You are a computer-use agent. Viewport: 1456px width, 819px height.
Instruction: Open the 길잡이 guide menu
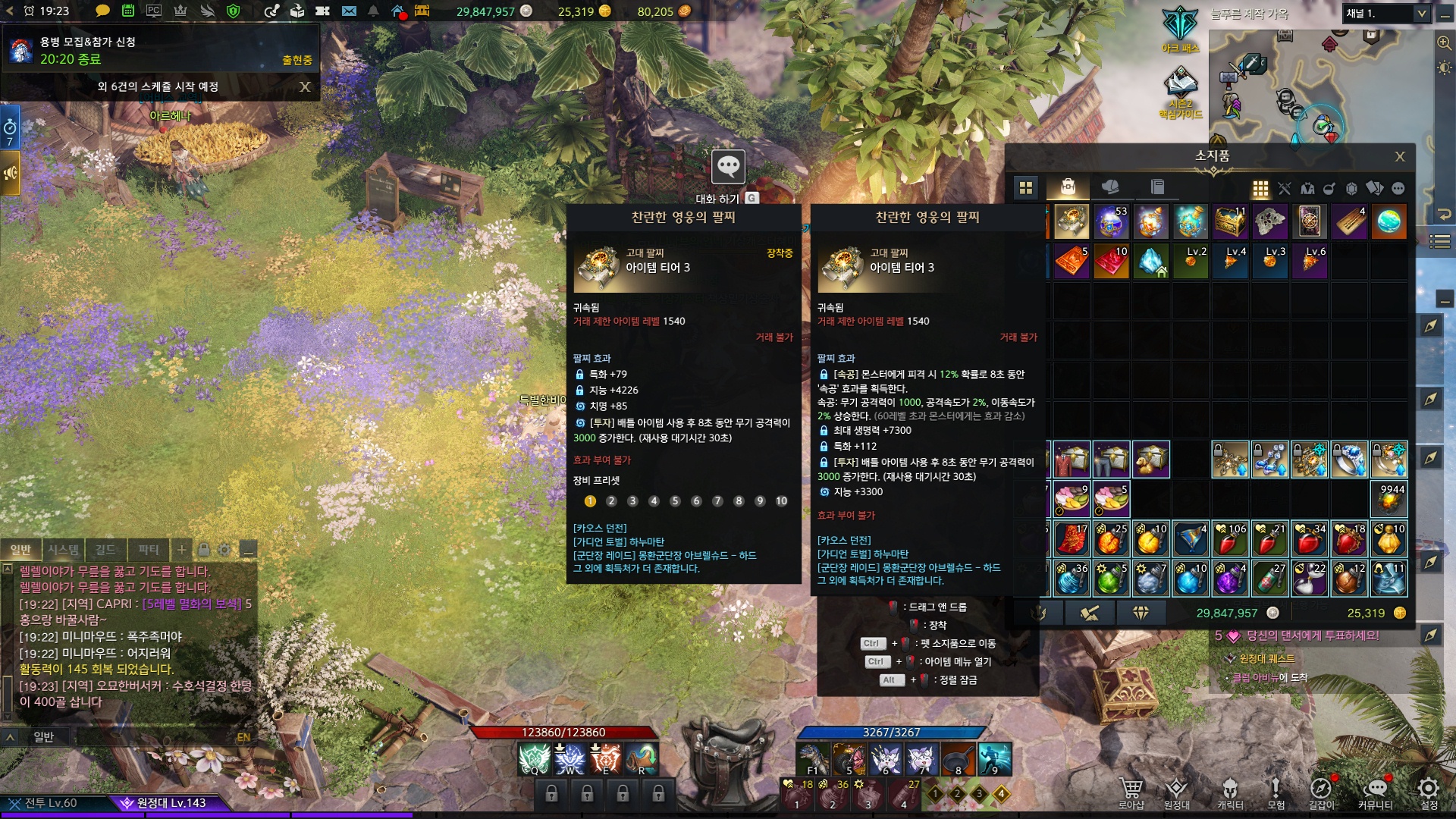[1321, 792]
